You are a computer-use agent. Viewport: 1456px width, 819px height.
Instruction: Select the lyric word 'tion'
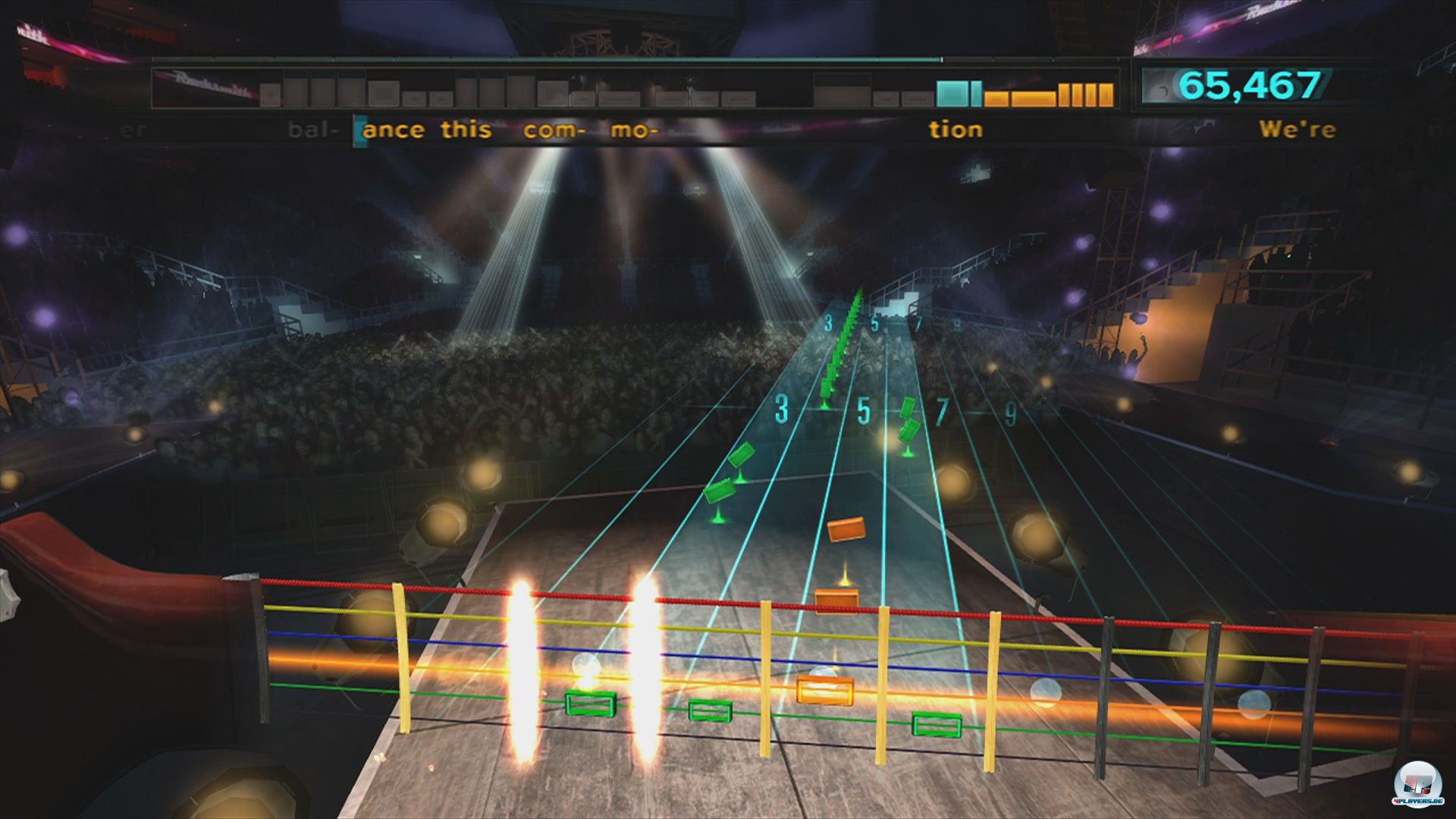[957, 130]
